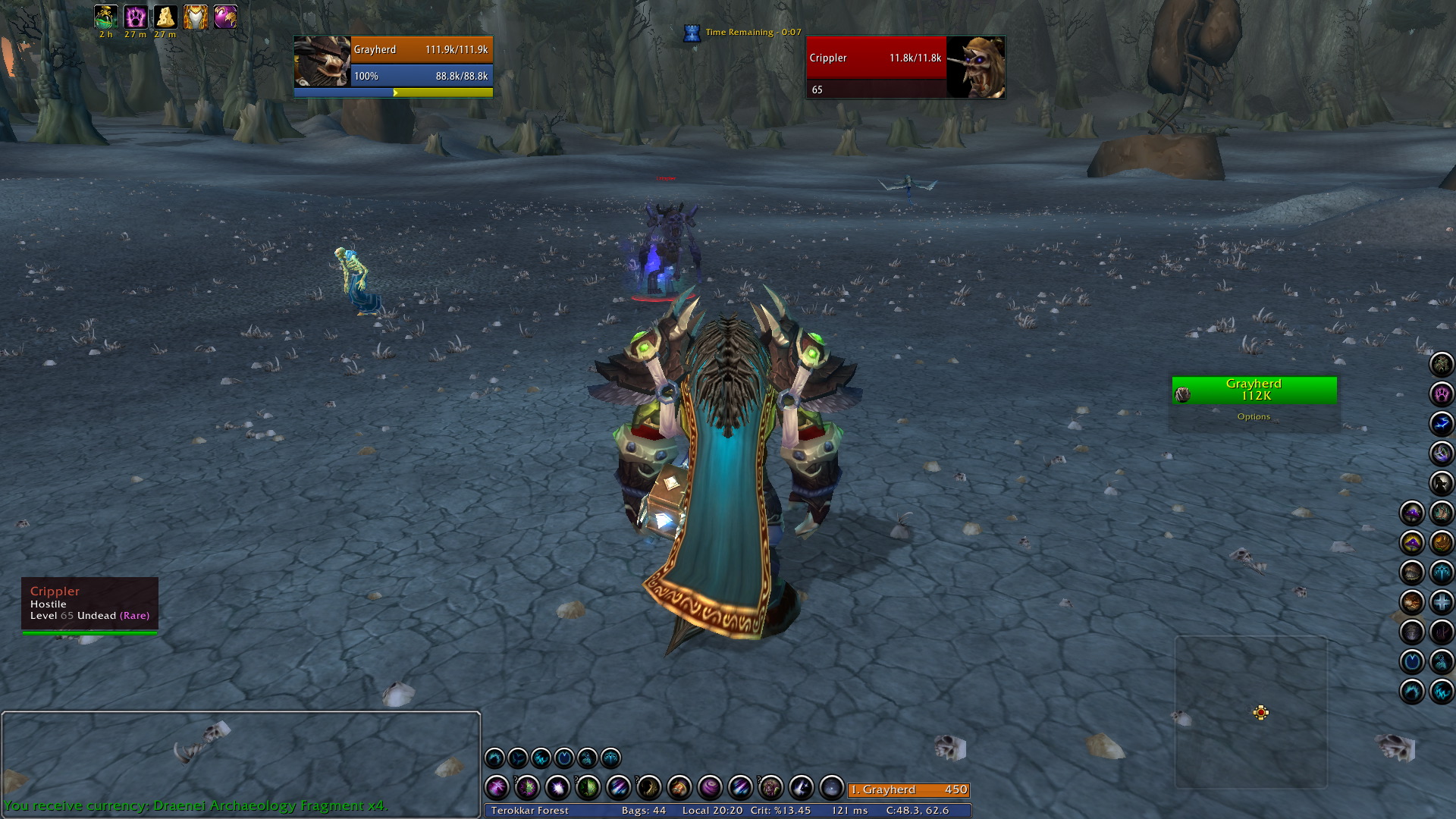1456x819 pixels.
Task: Click the green Grayherd raid frame
Action: pyautogui.click(x=1254, y=390)
